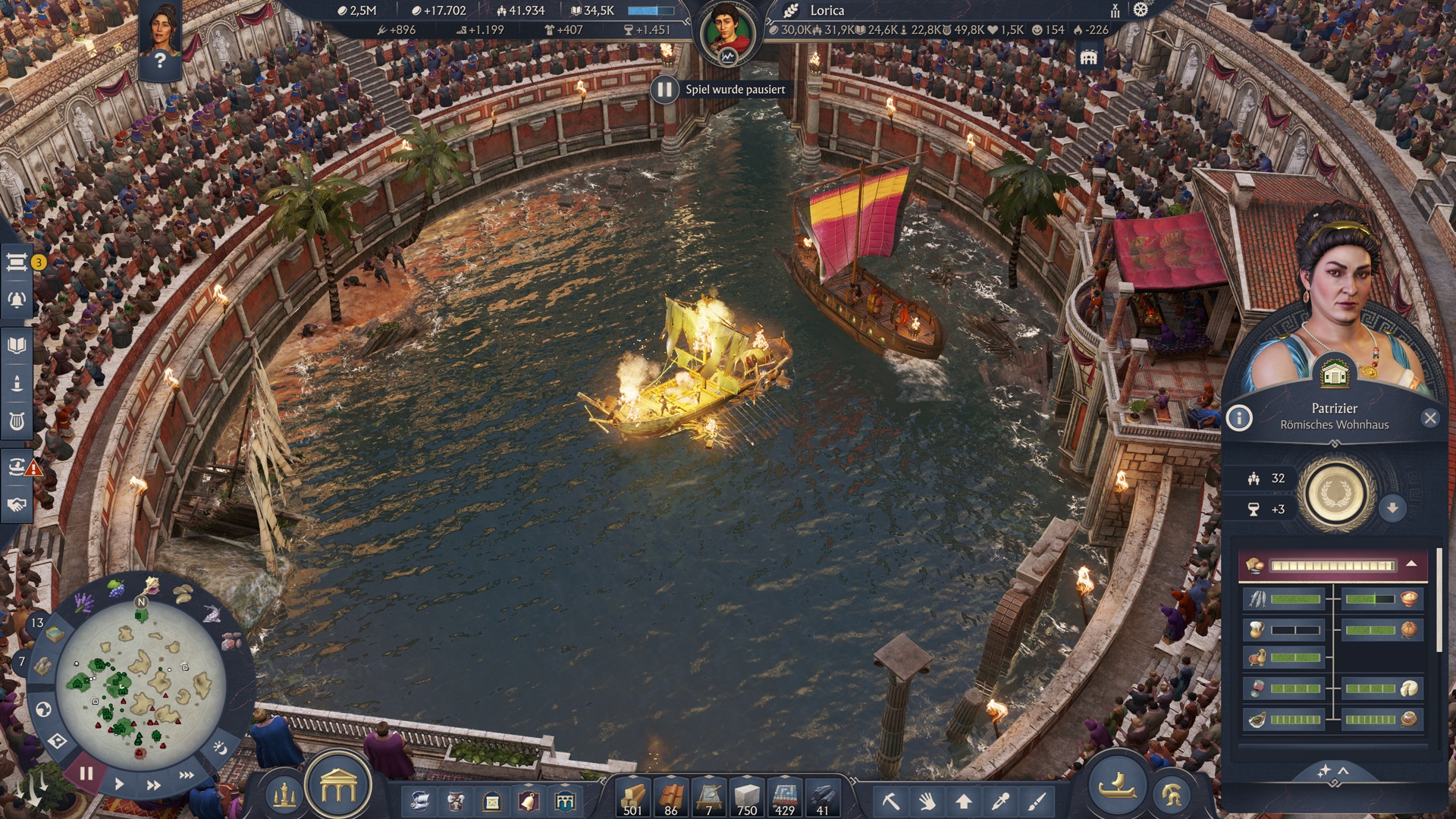Select the eyedropper copy tool

pyautogui.click(x=1001, y=801)
